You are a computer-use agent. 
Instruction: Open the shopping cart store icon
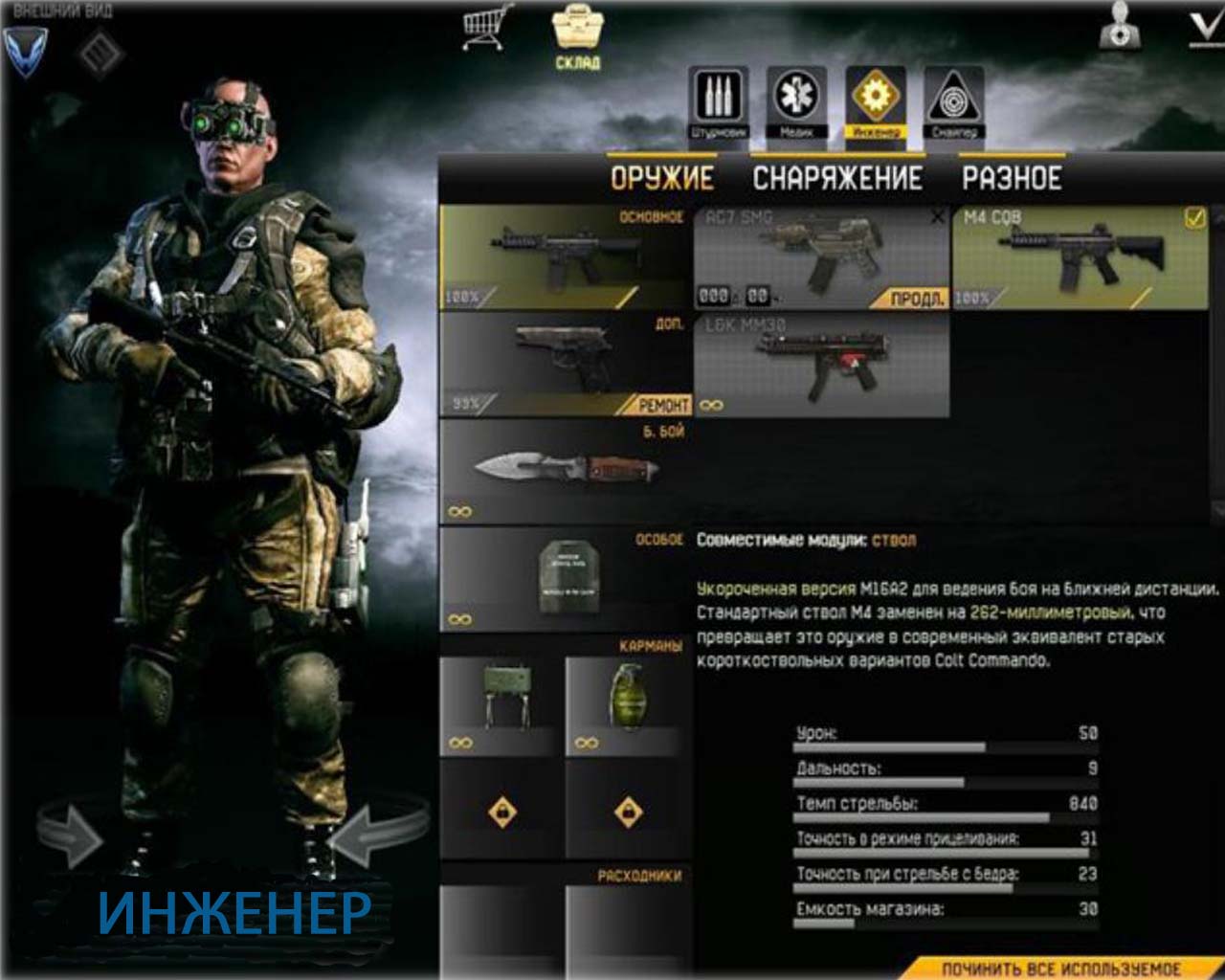click(483, 29)
